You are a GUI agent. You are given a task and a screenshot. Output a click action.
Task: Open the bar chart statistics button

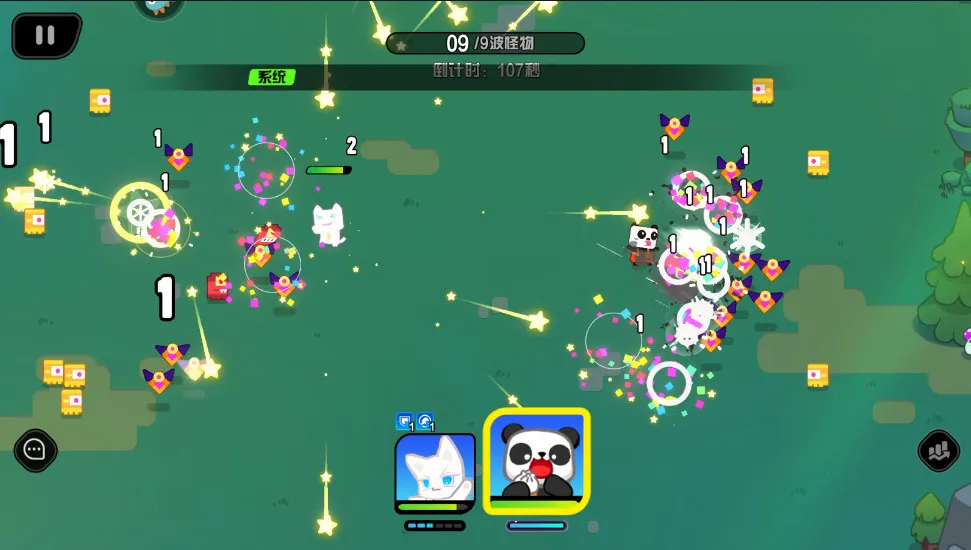pos(937,451)
